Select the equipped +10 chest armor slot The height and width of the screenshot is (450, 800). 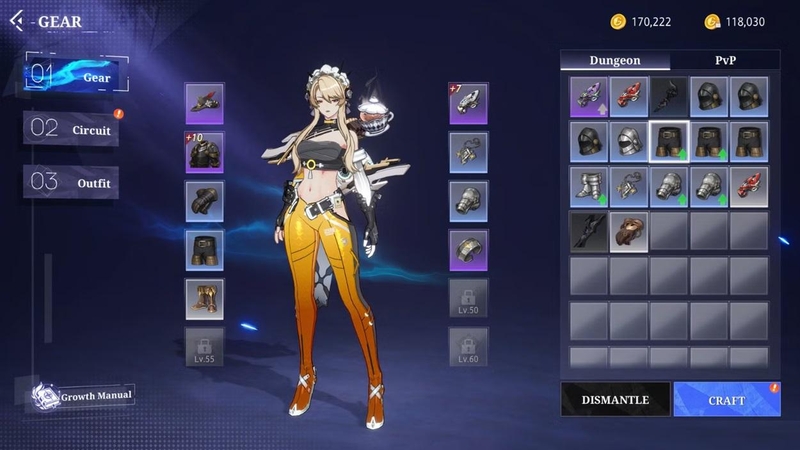205,152
